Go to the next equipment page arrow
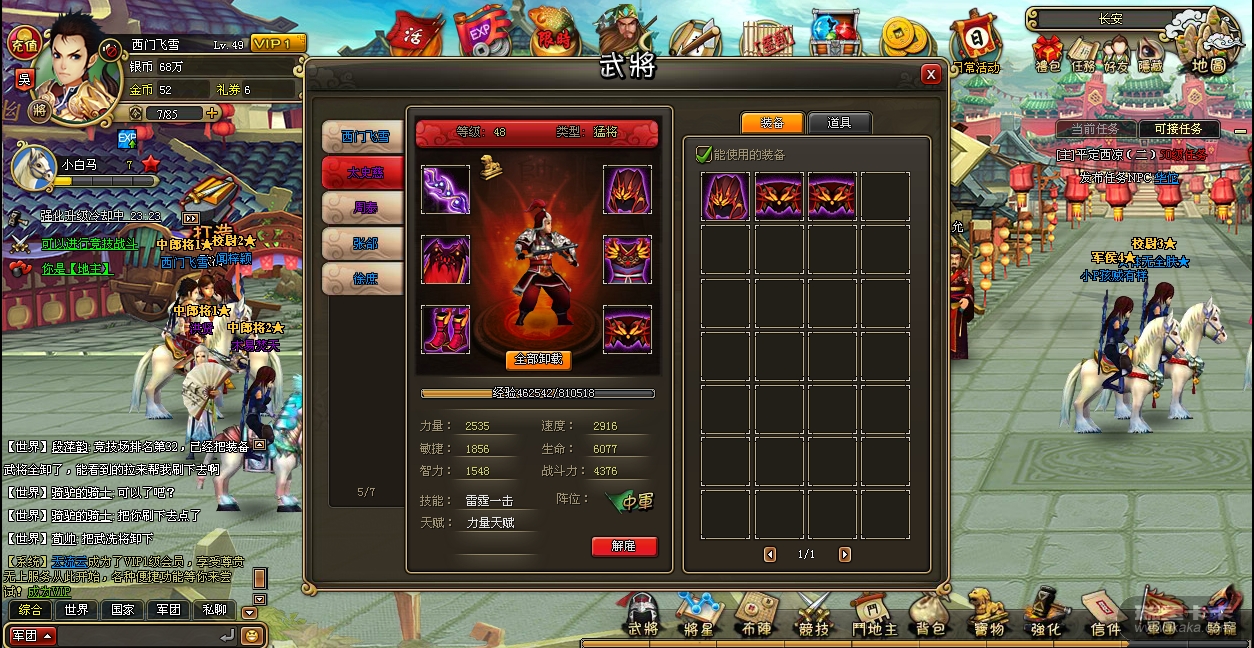This screenshot has height=648, width=1254. 845,554
